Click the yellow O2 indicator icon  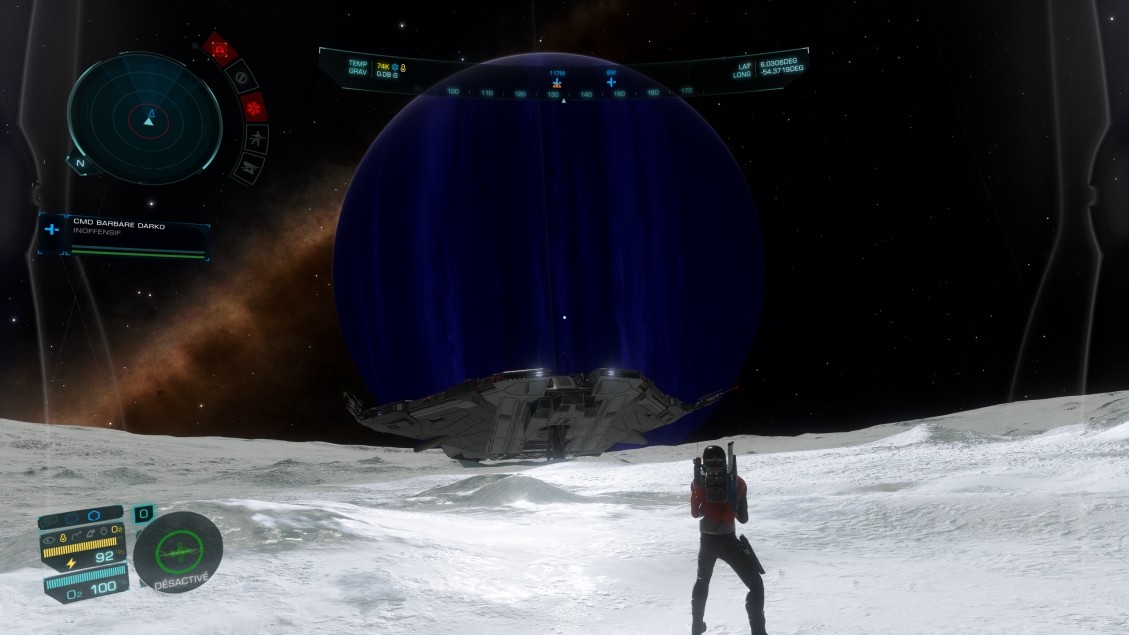click(117, 528)
